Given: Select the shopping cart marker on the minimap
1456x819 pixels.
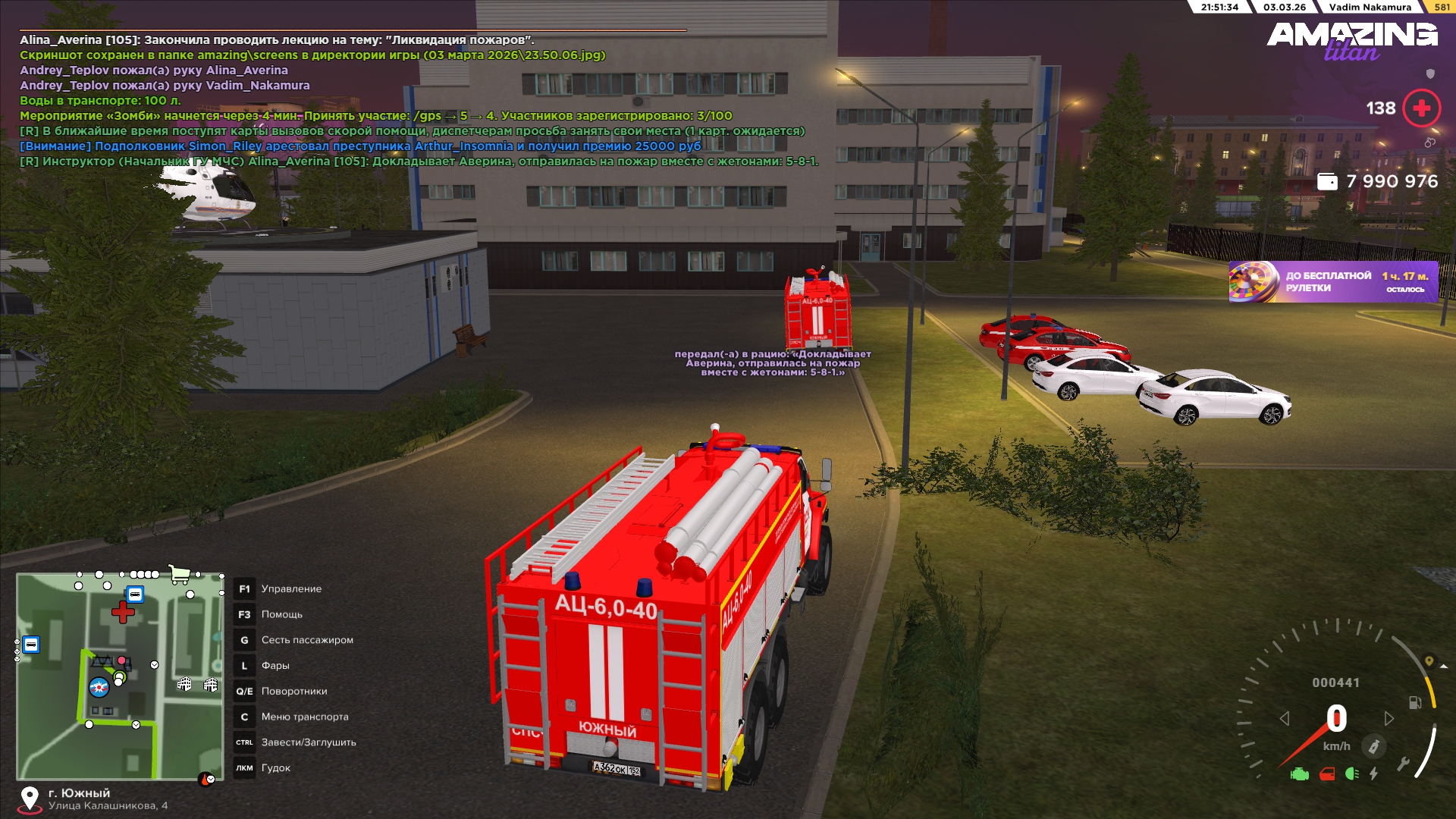Looking at the screenshot, I should pyautogui.click(x=179, y=574).
